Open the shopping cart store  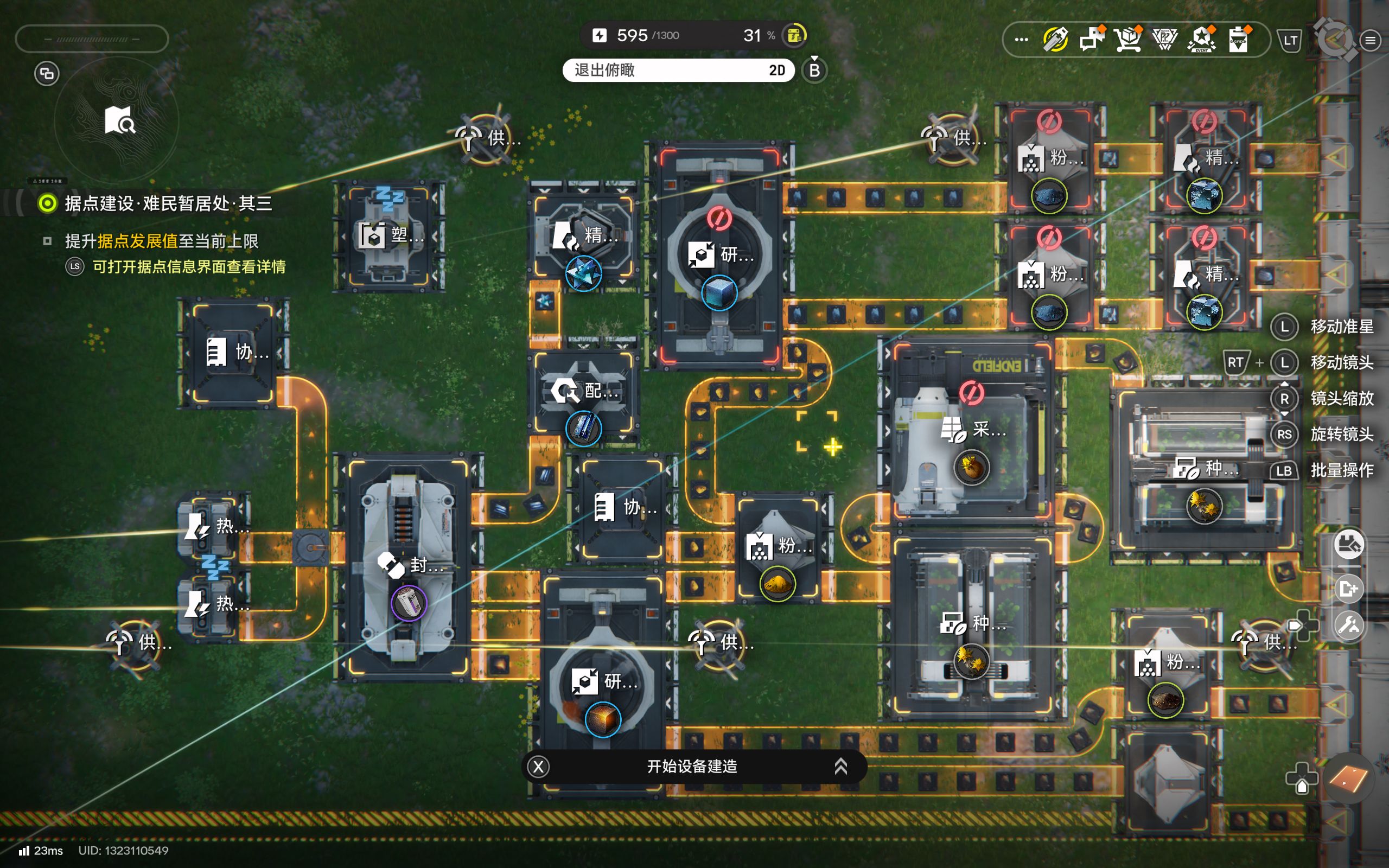1128,40
